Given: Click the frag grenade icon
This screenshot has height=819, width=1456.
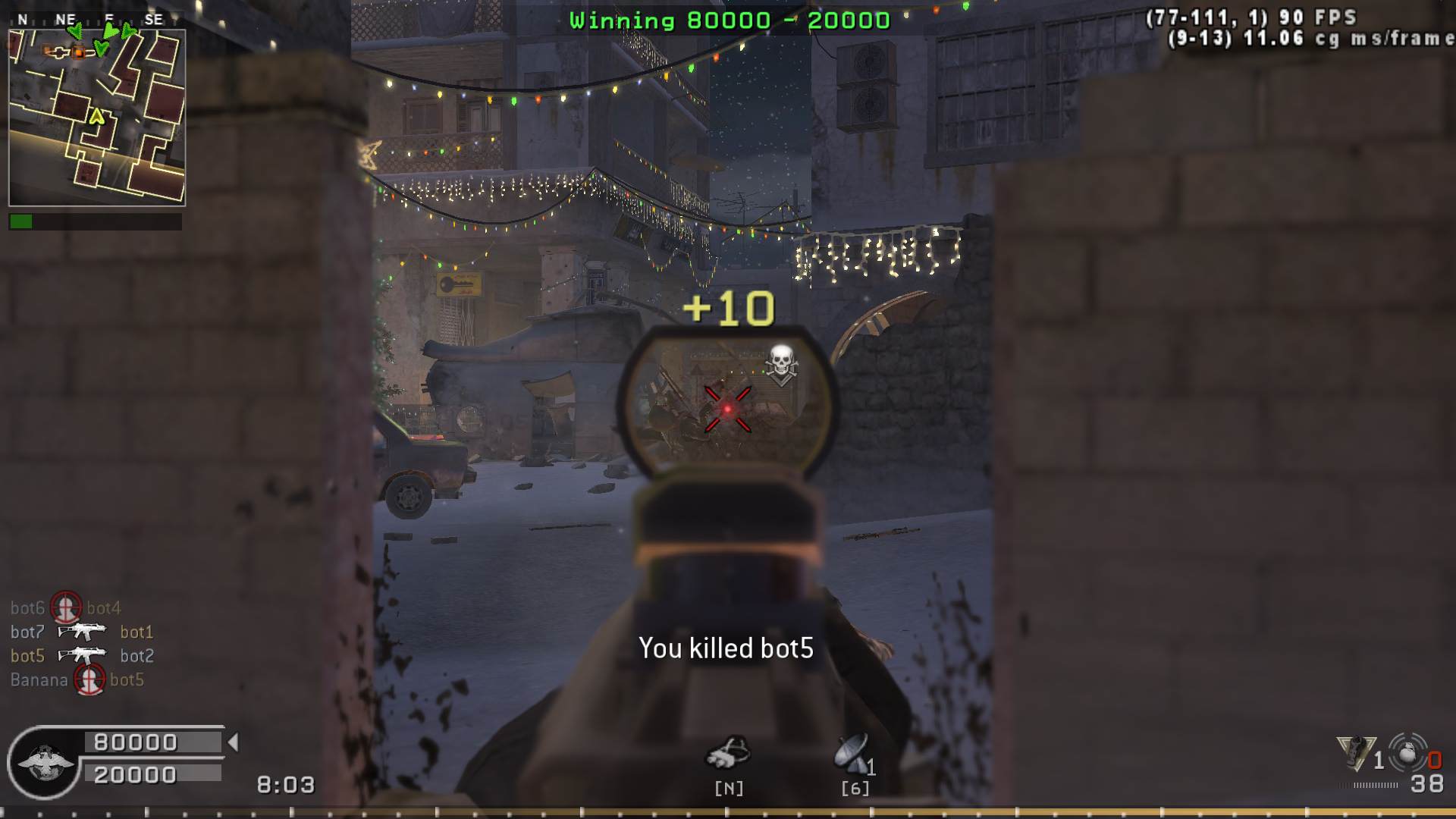Looking at the screenshot, I should pyautogui.click(x=1407, y=753).
